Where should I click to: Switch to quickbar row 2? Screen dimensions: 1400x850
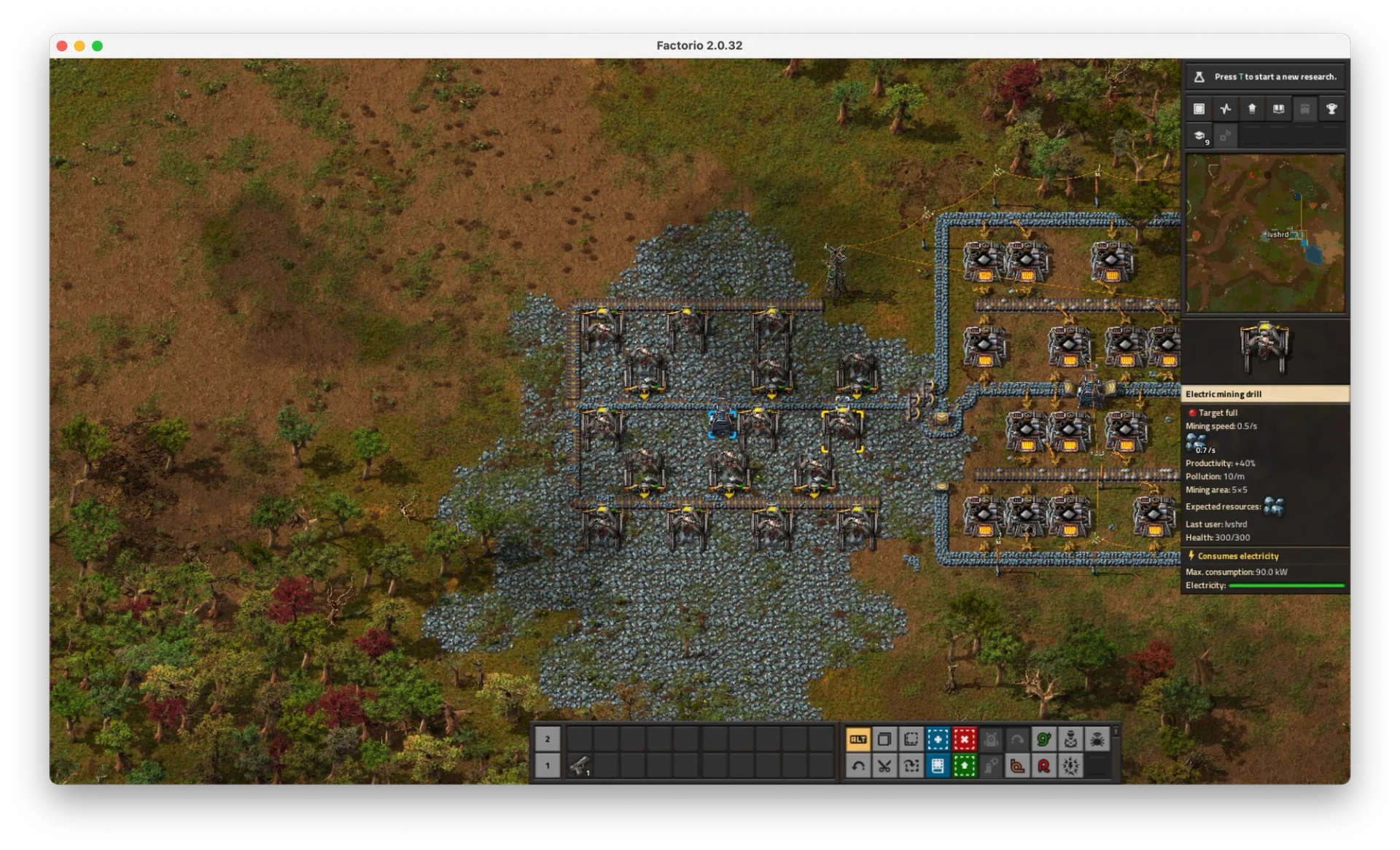(x=548, y=738)
